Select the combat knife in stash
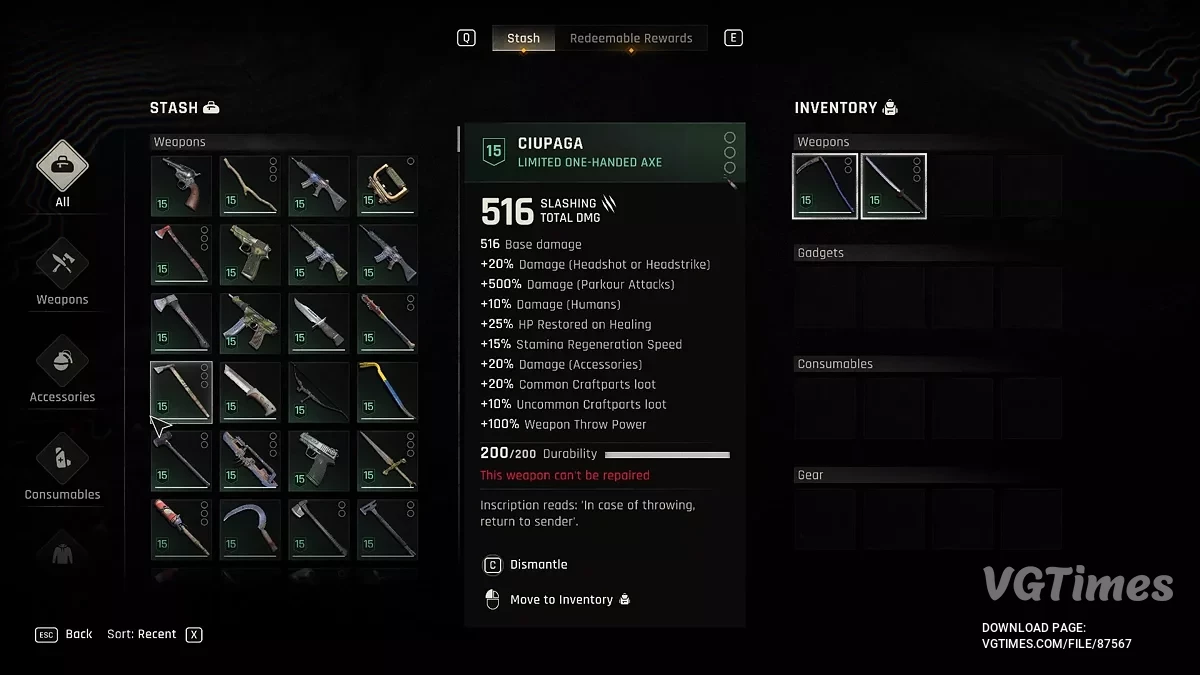1200x675 pixels. (x=319, y=324)
